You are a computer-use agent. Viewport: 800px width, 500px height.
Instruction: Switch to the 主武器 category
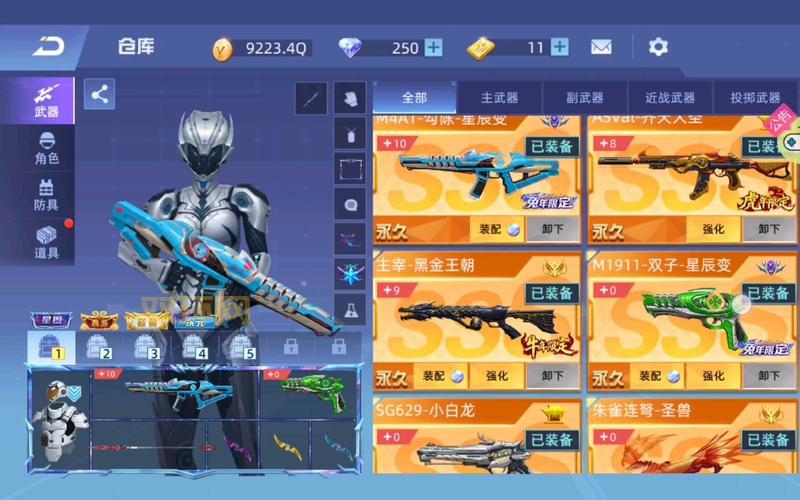(x=499, y=98)
